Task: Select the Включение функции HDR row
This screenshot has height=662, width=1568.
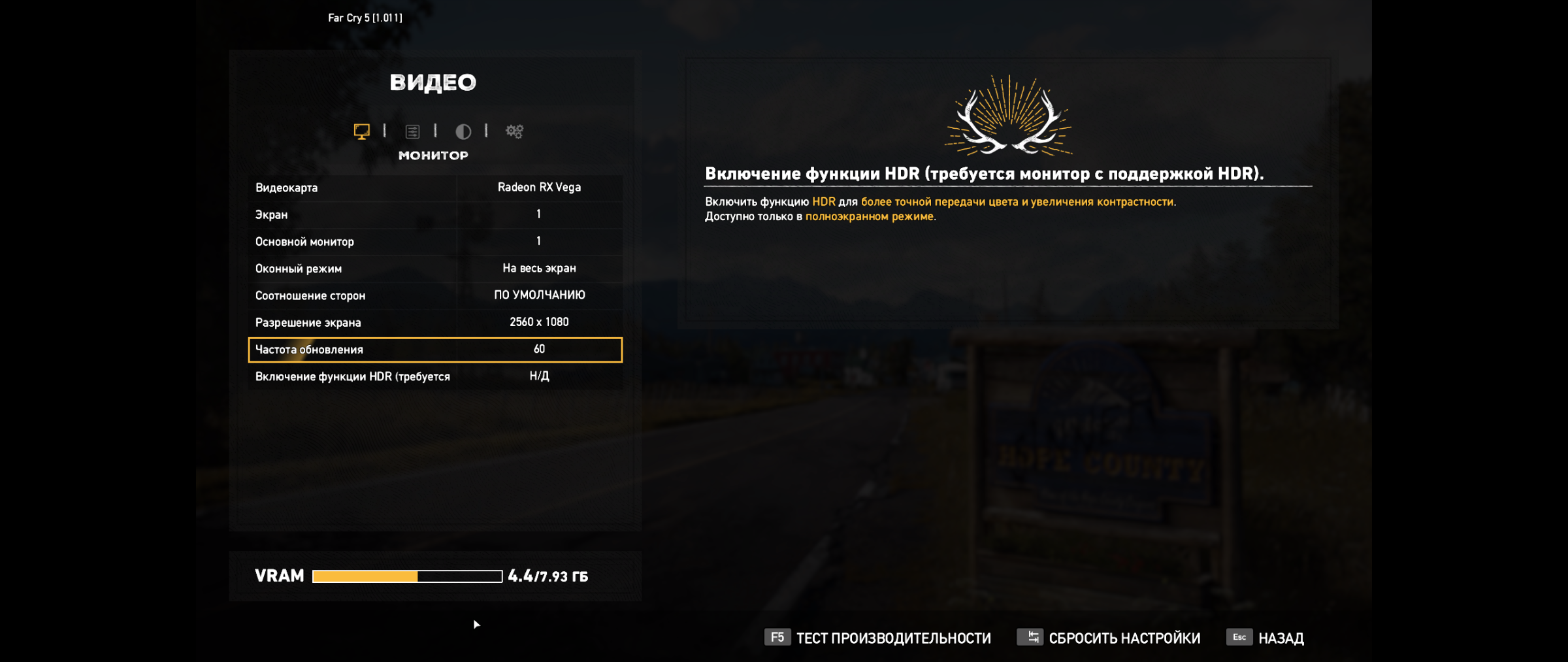Action: [435, 376]
